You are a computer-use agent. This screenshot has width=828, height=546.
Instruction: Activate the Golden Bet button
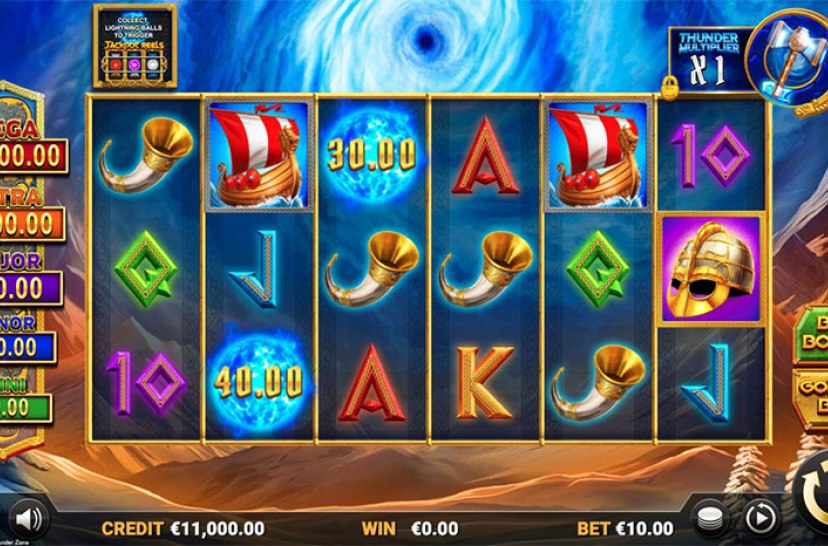point(811,398)
